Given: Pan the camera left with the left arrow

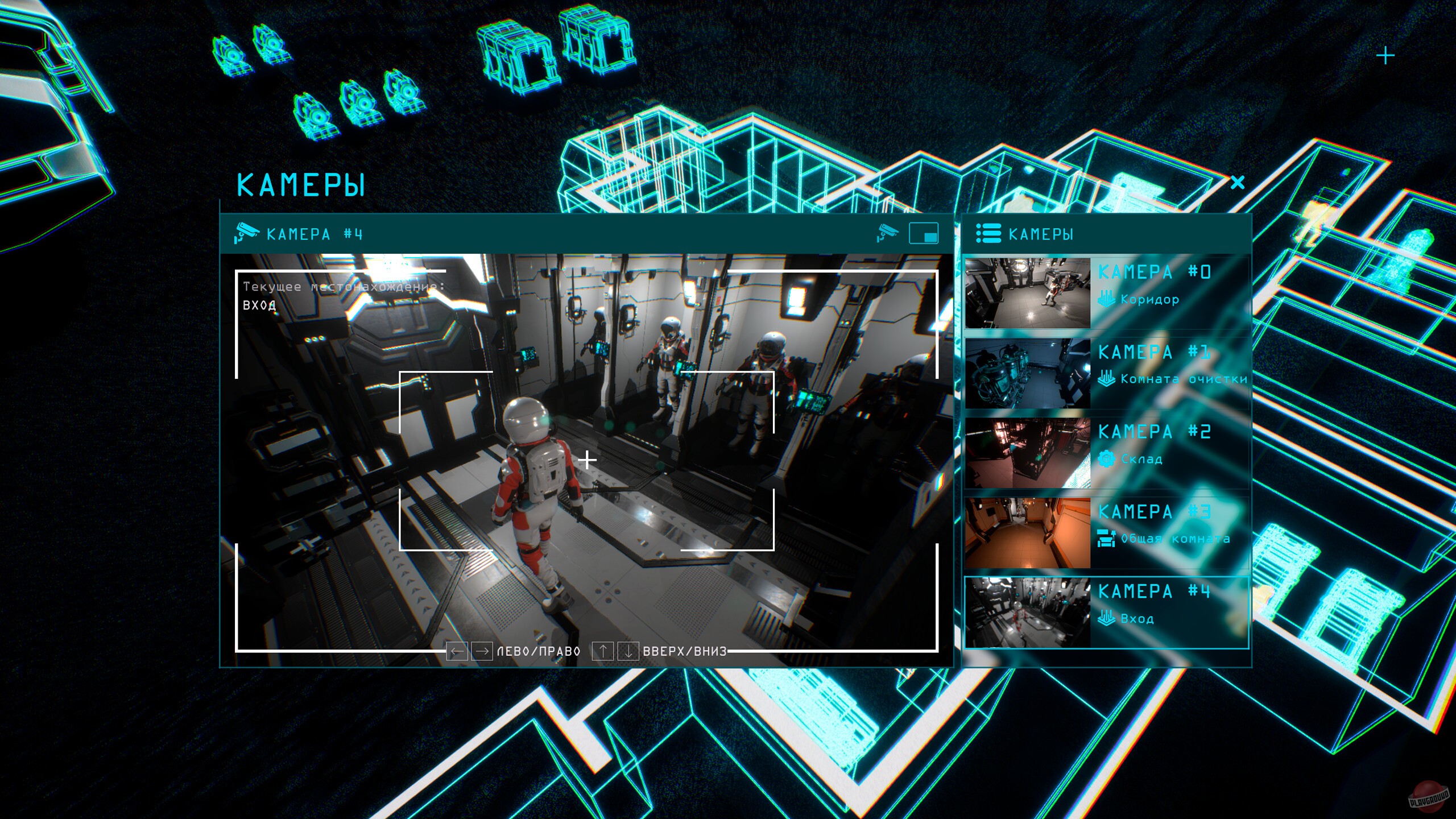Looking at the screenshot, I should click(x=457, y=651).
